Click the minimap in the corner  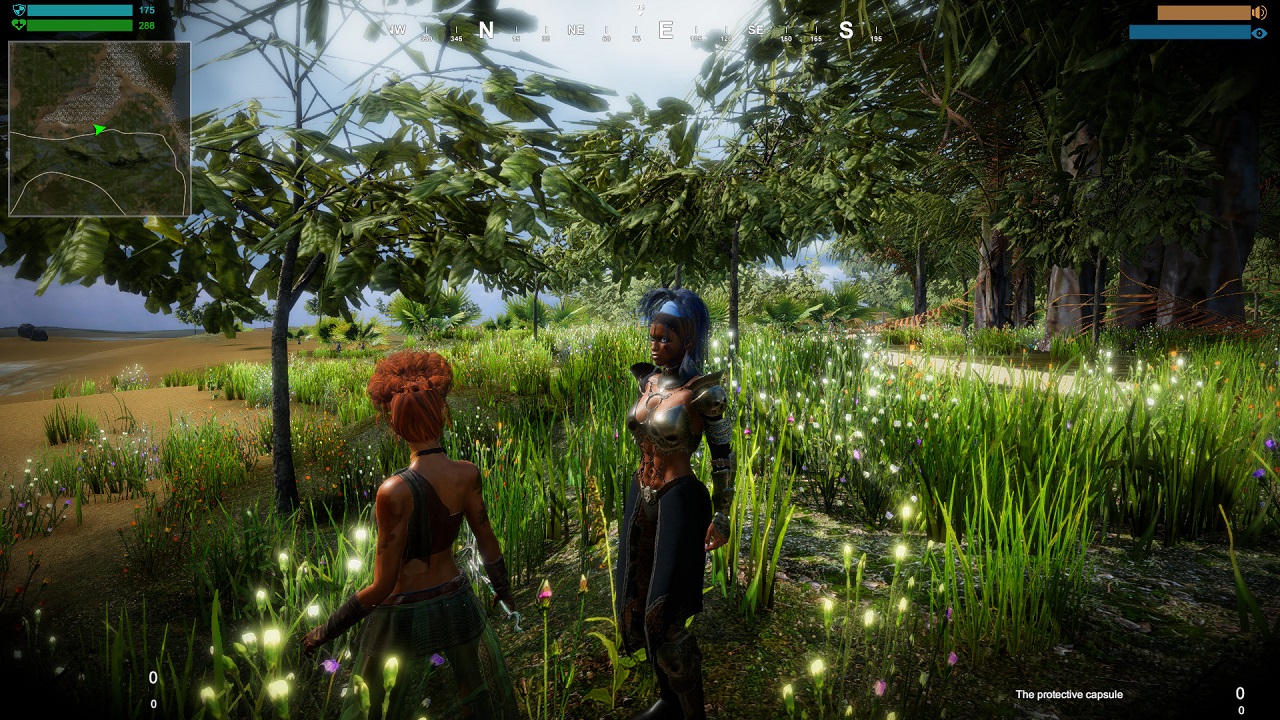tap(99, 129)
